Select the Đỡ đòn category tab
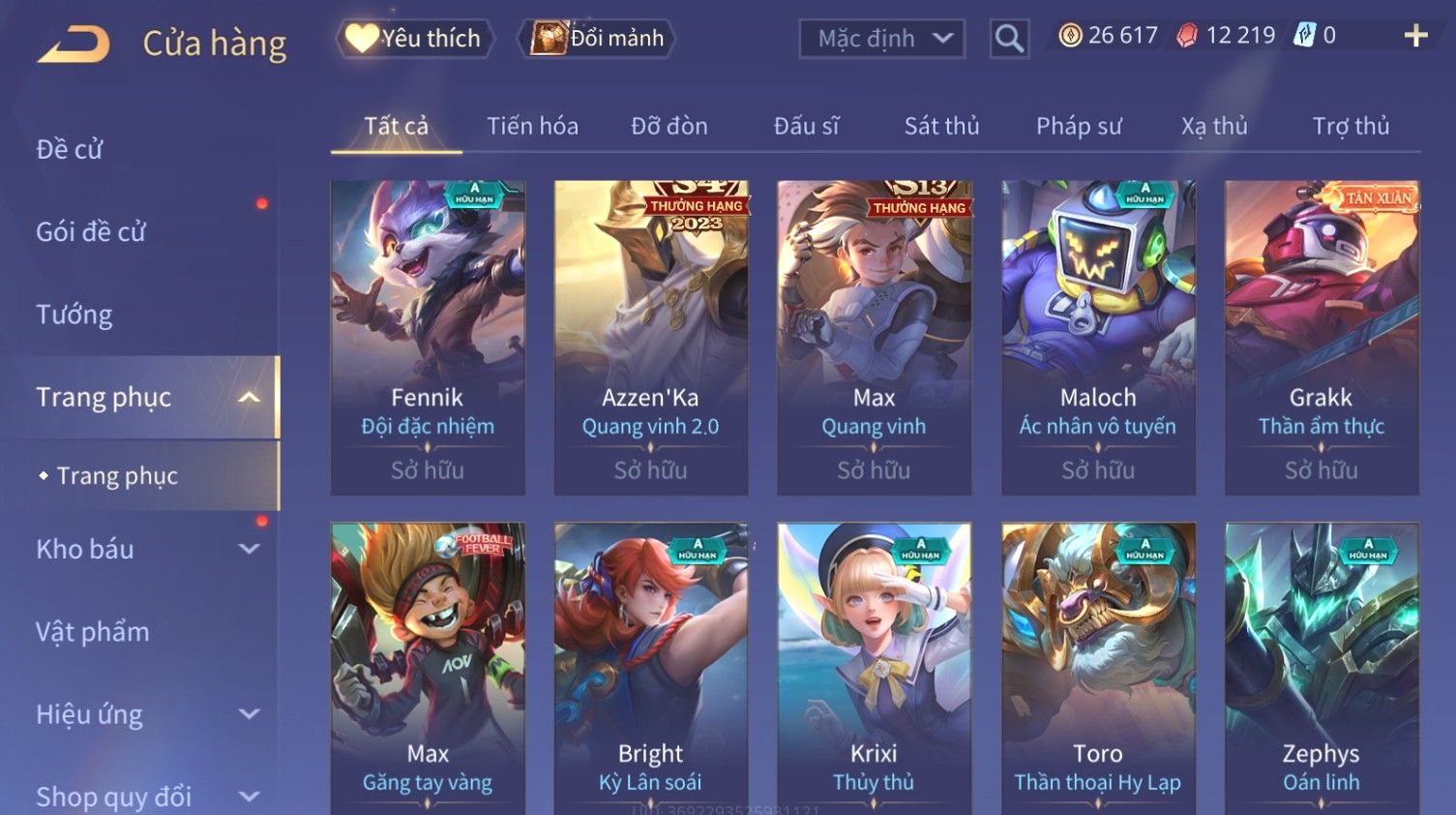The image size is (1456, 815). (669, 126)
